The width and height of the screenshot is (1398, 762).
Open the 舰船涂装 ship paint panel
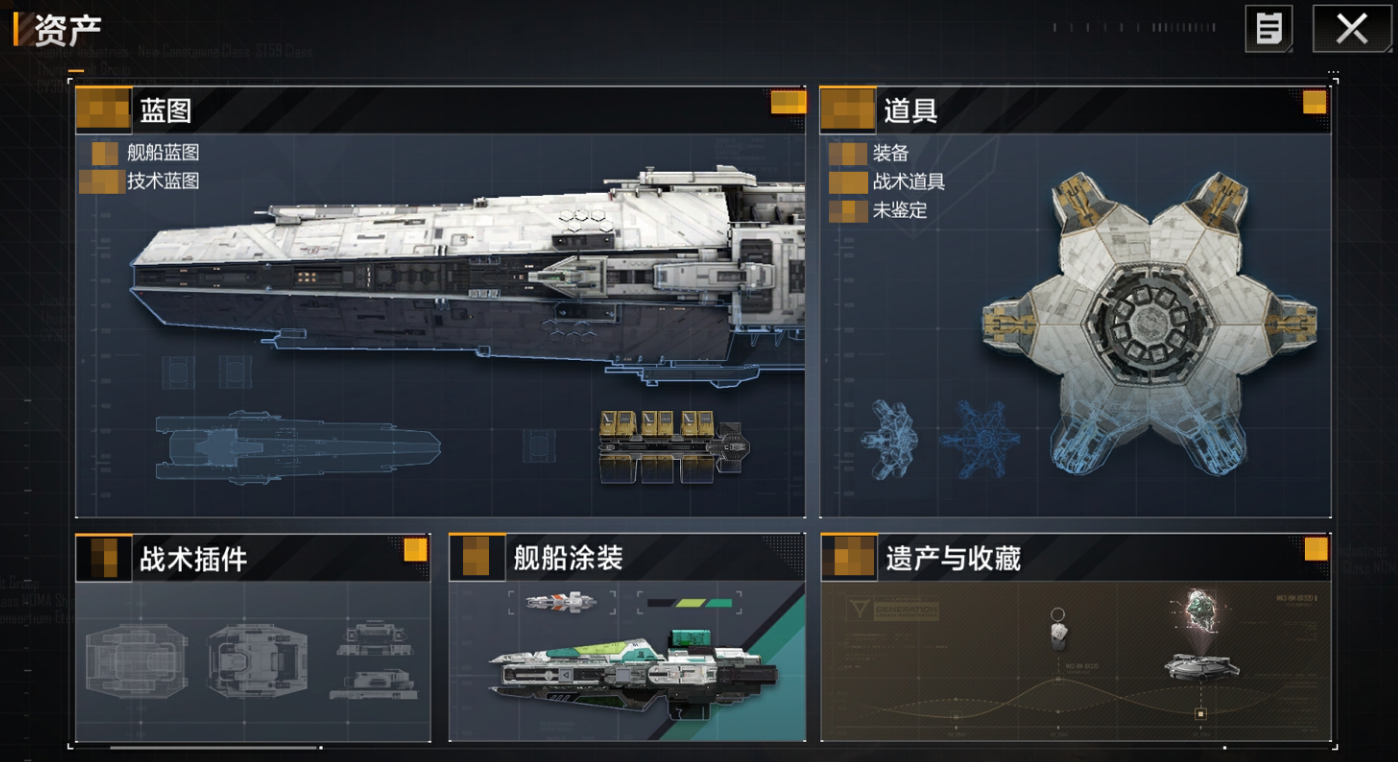(x=626, y=640)
